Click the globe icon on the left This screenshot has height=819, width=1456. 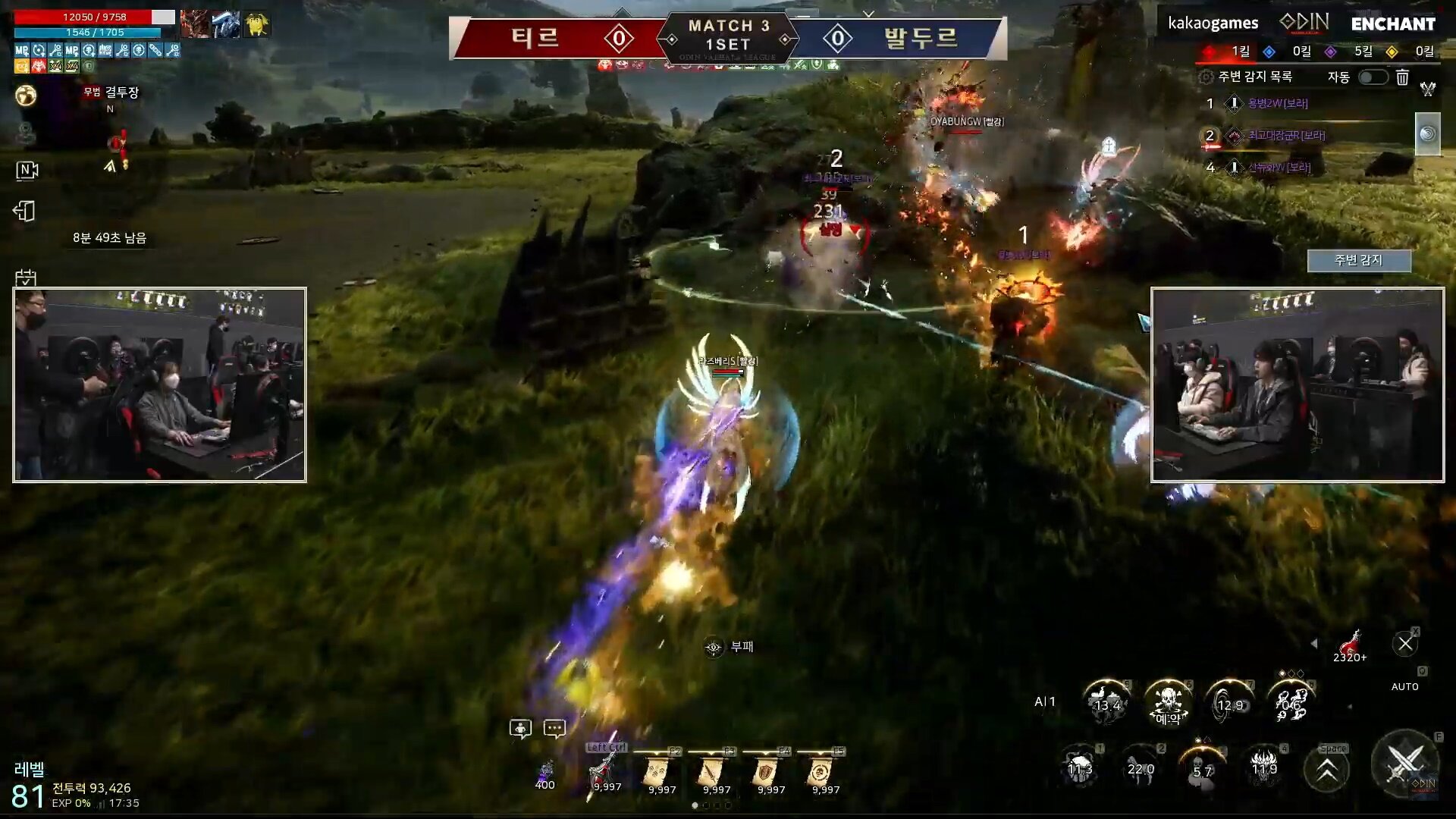coord(26,96)
